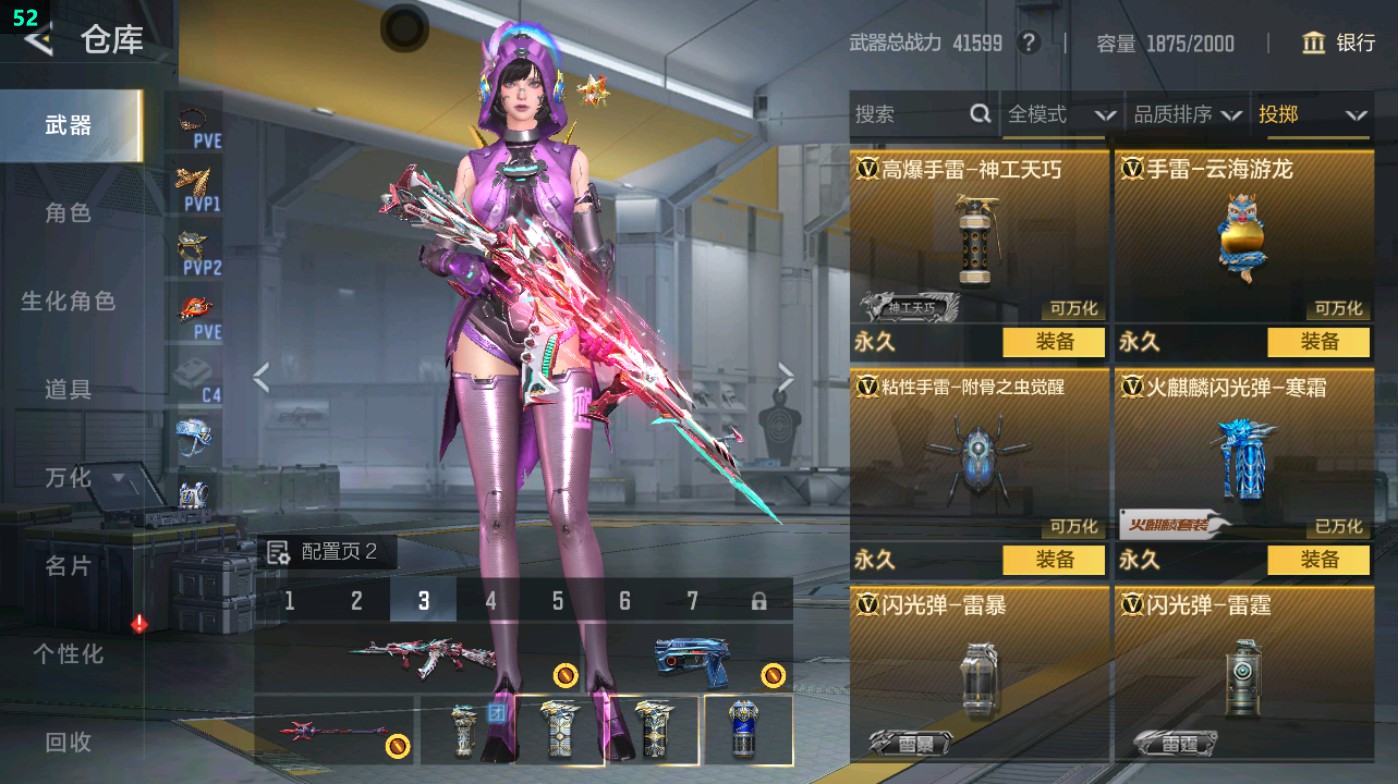Image resolution: width=1398 pixels, height=784 pixels.
Task: Select the helmet icon below C4 in left strip
Action: (196, 440)
